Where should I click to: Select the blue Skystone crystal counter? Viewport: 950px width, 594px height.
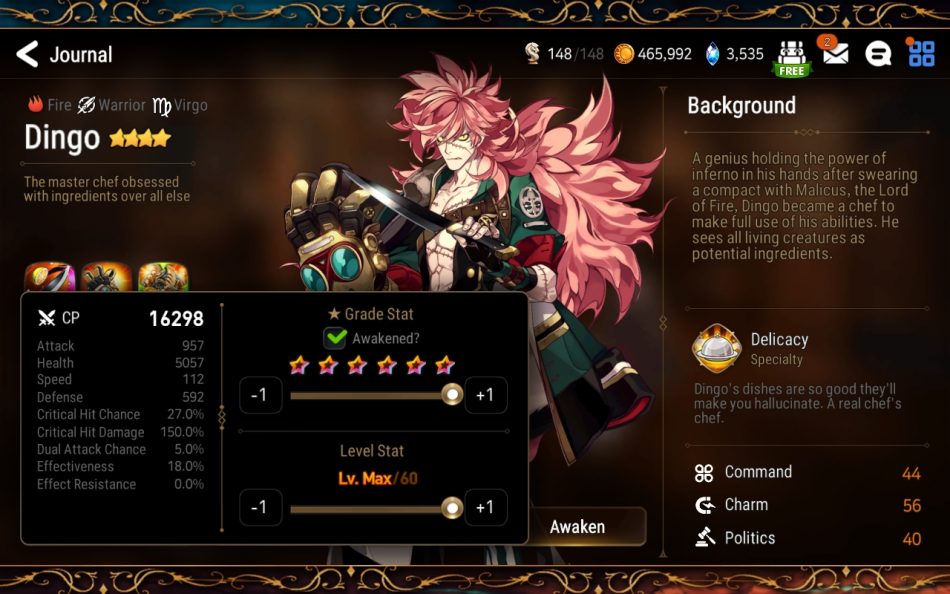735,54
